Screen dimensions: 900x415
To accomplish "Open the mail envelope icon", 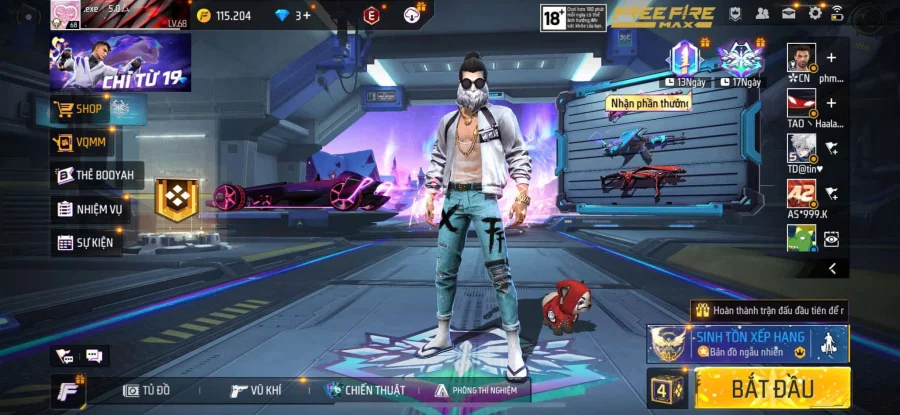I will pyautogui.click(x=789, y=14).
